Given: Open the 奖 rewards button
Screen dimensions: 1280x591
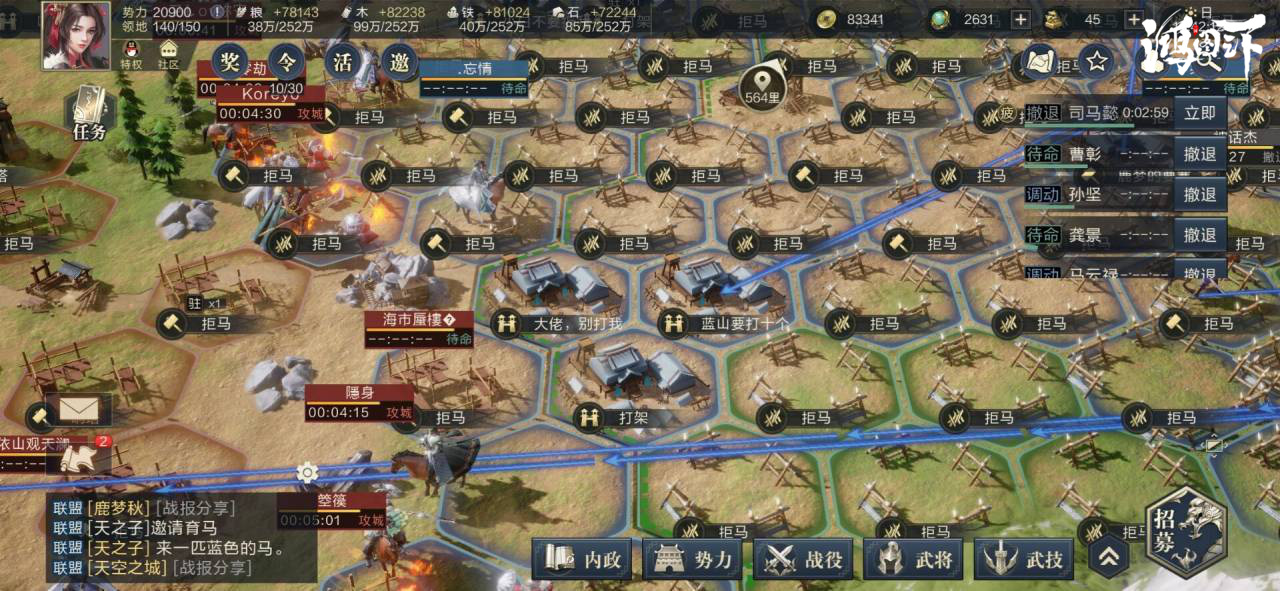Looking at the screenshot, I should tap(230, 63).
